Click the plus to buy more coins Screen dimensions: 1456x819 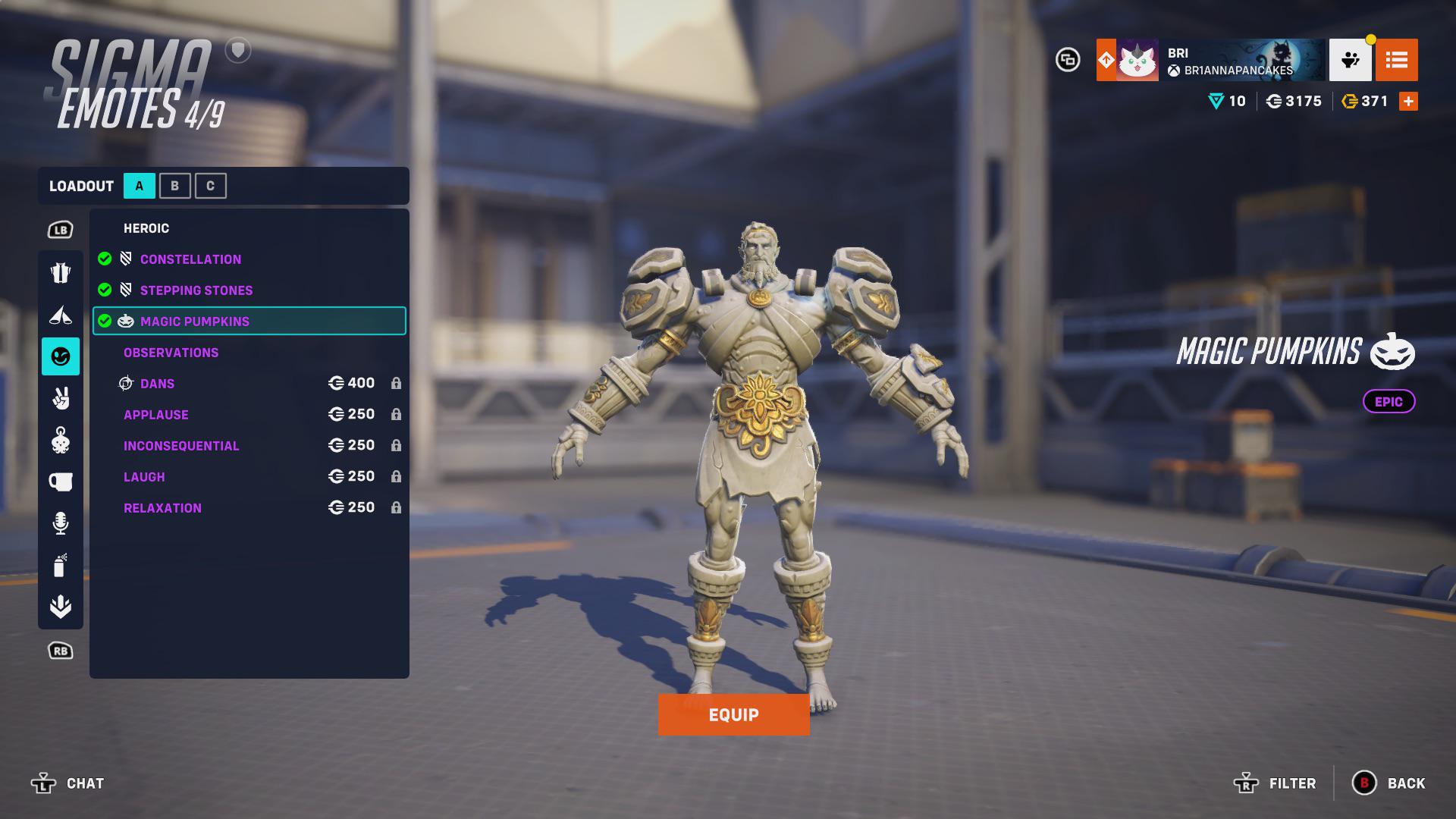point(1408,100)
